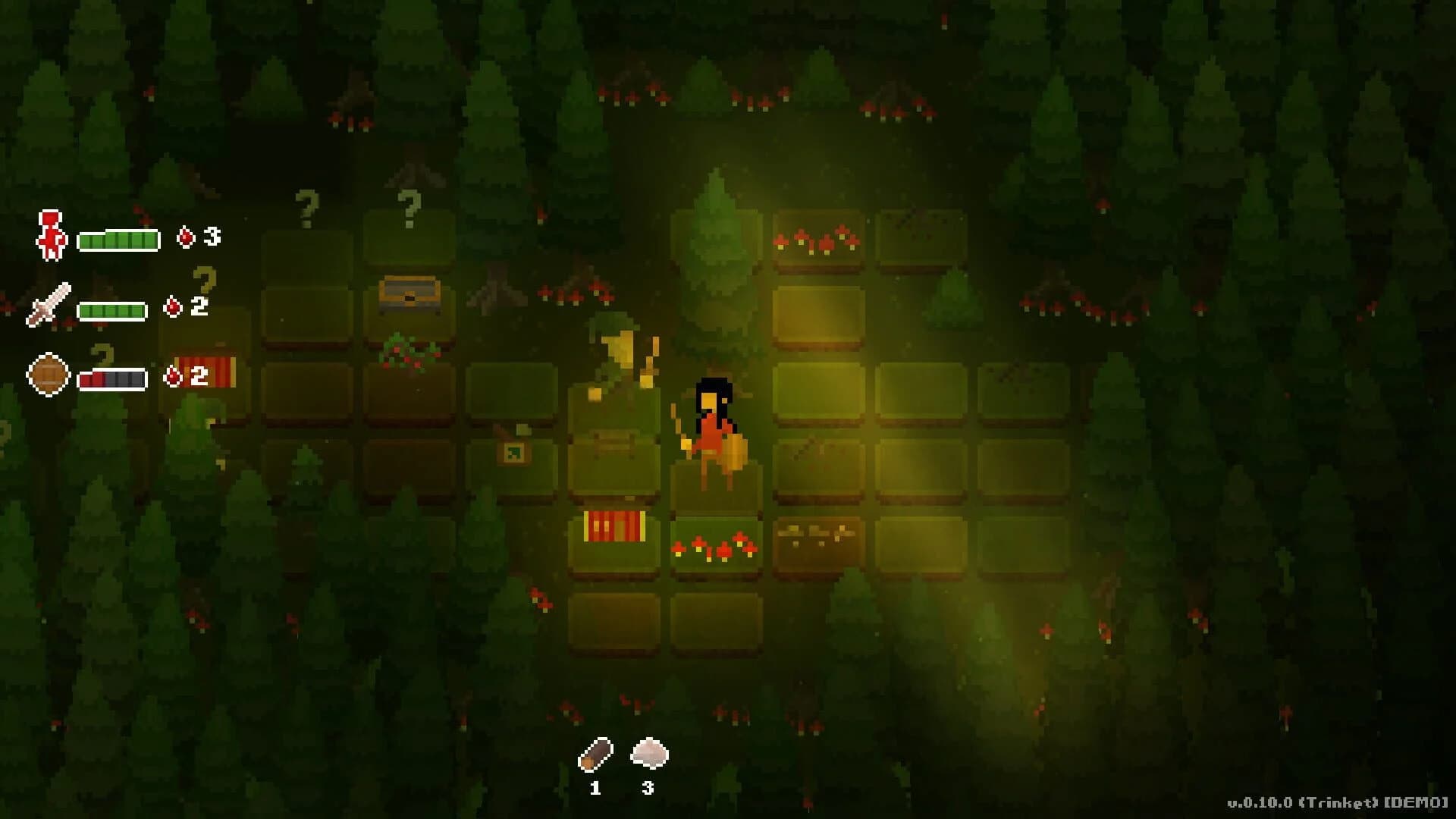
Task: Select the sword durability icon
Action: [x=49, y=303]
